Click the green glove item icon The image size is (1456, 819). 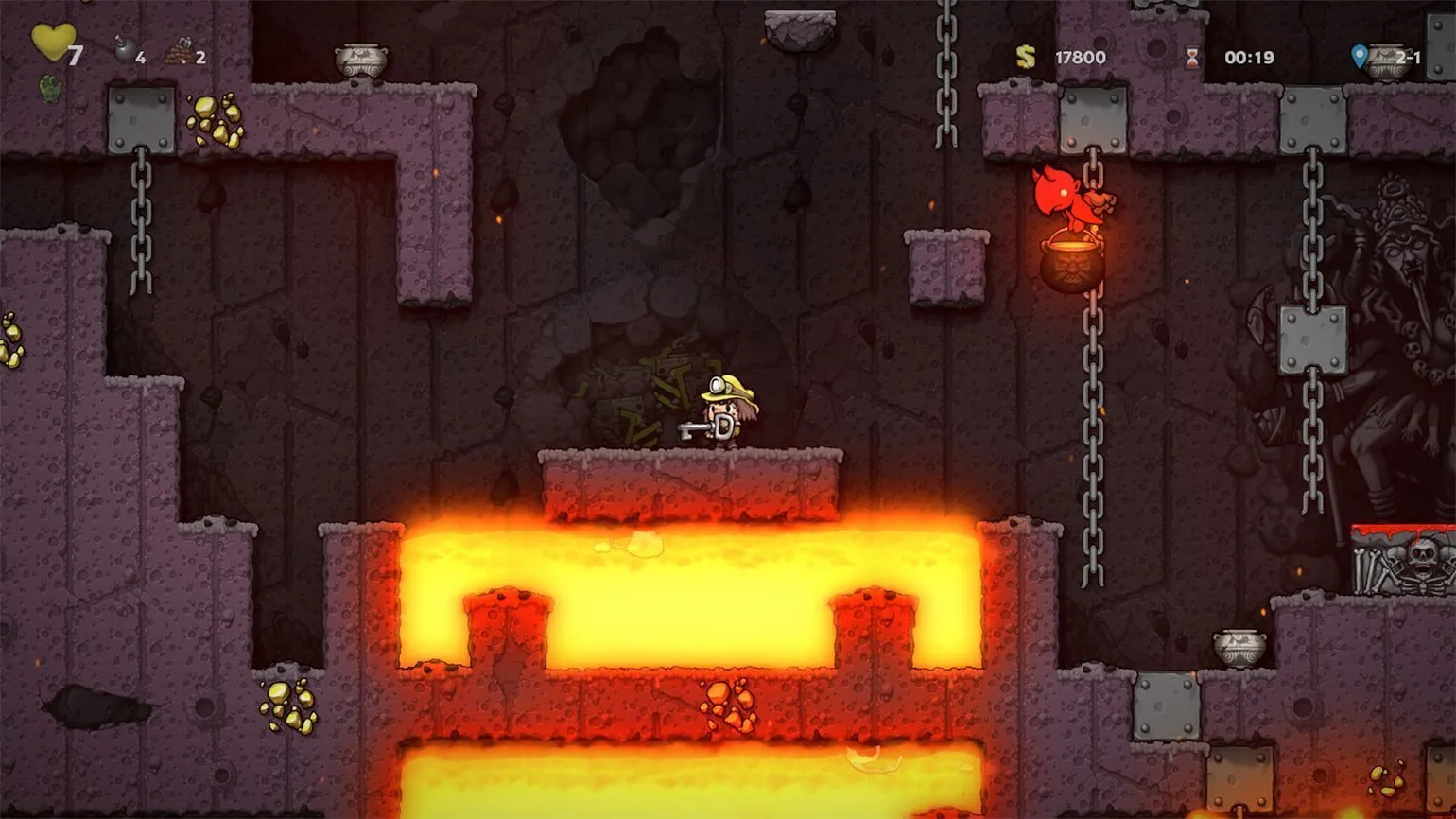point(50,89)
